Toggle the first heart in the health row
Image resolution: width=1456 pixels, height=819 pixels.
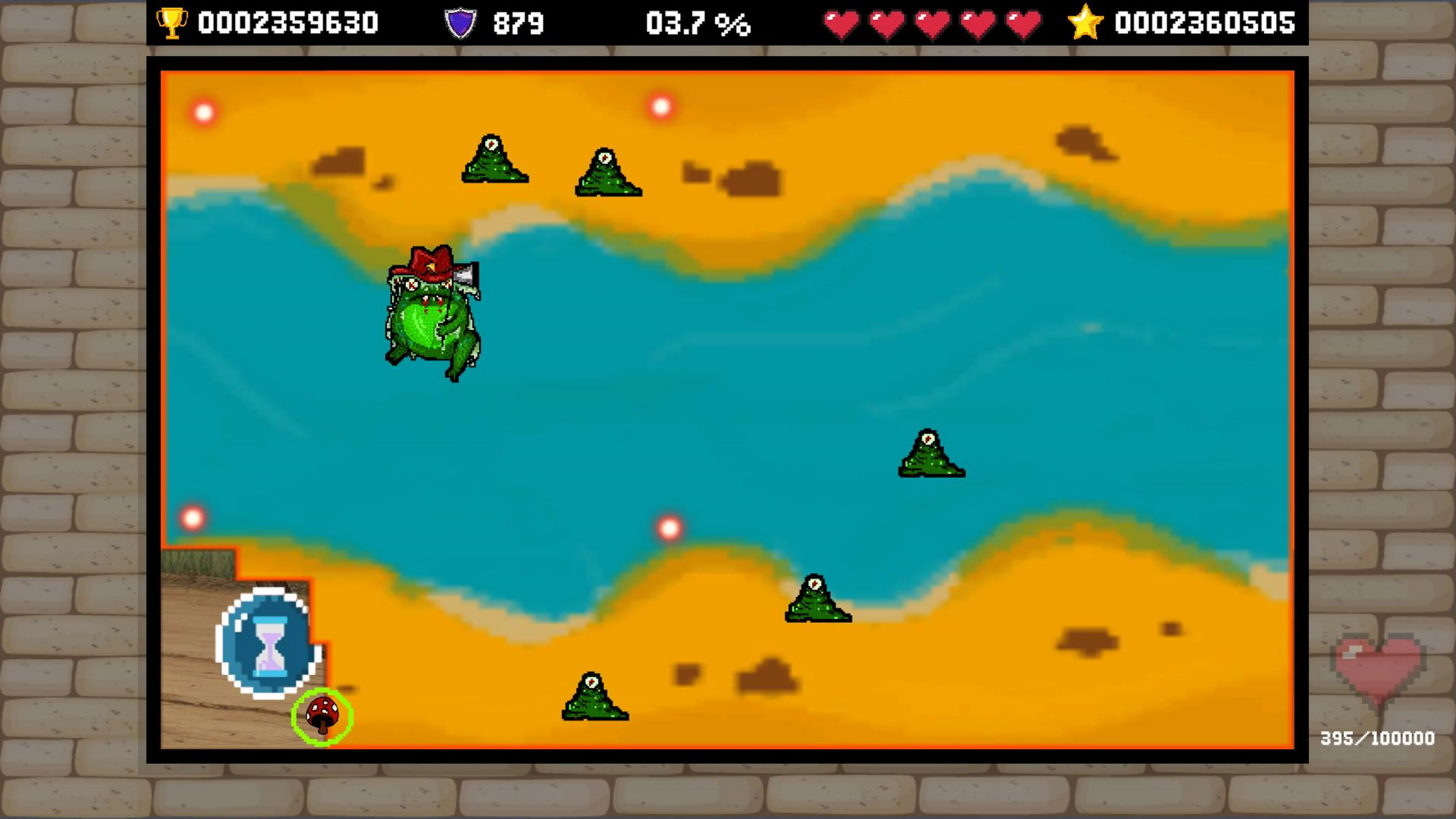pos(841,23)
